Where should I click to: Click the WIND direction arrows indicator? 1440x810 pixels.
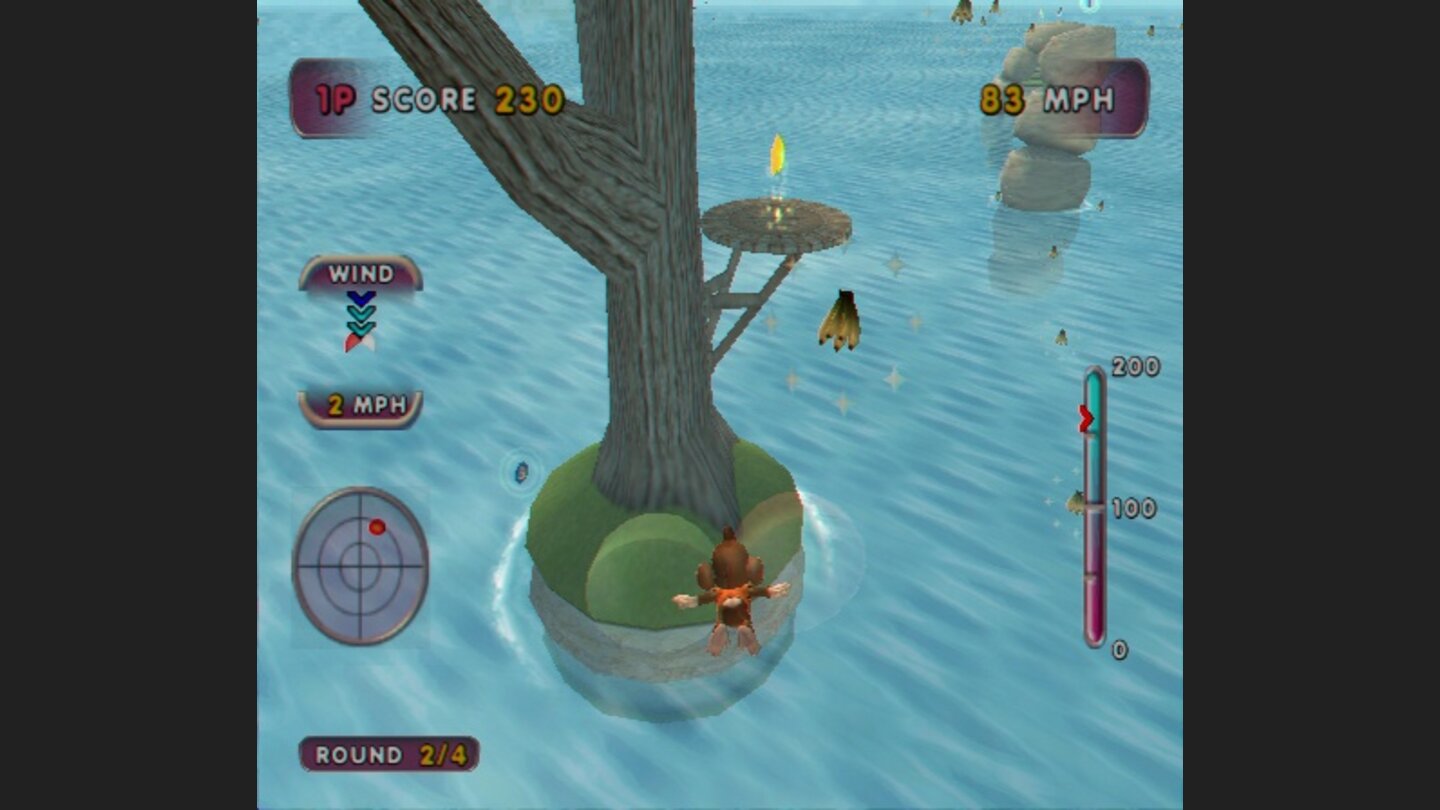(x=359, y=315)
